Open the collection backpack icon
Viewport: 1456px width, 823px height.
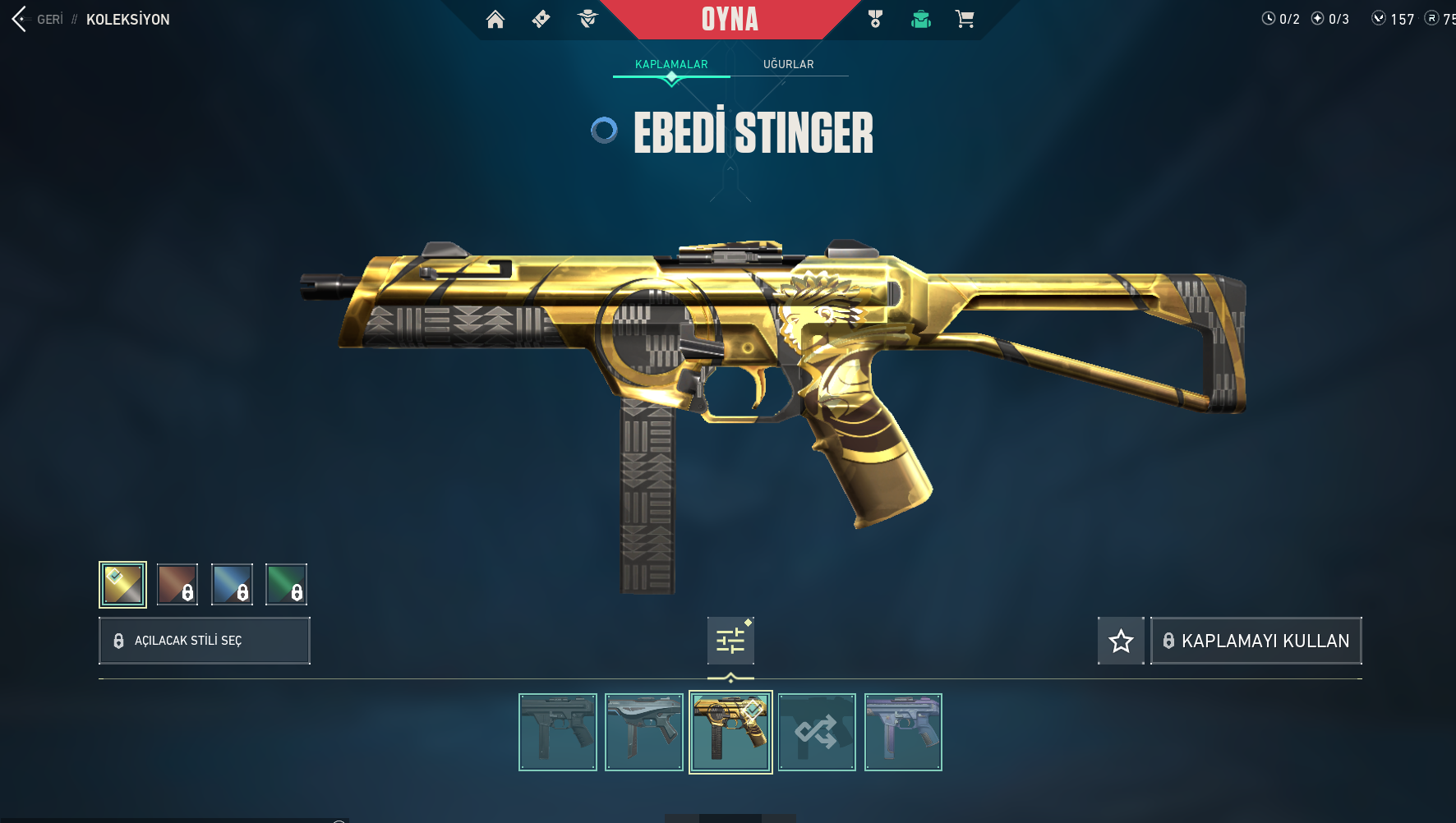tap(920, 19)
